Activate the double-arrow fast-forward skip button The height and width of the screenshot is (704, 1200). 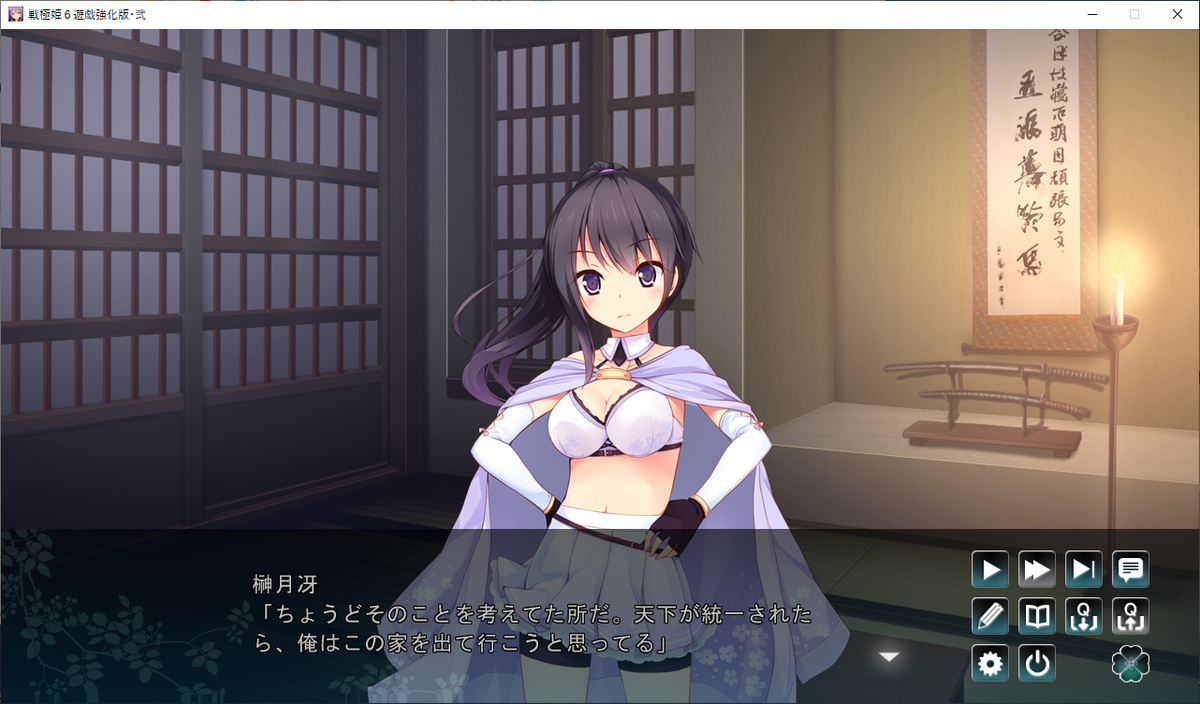point(1037,570)
